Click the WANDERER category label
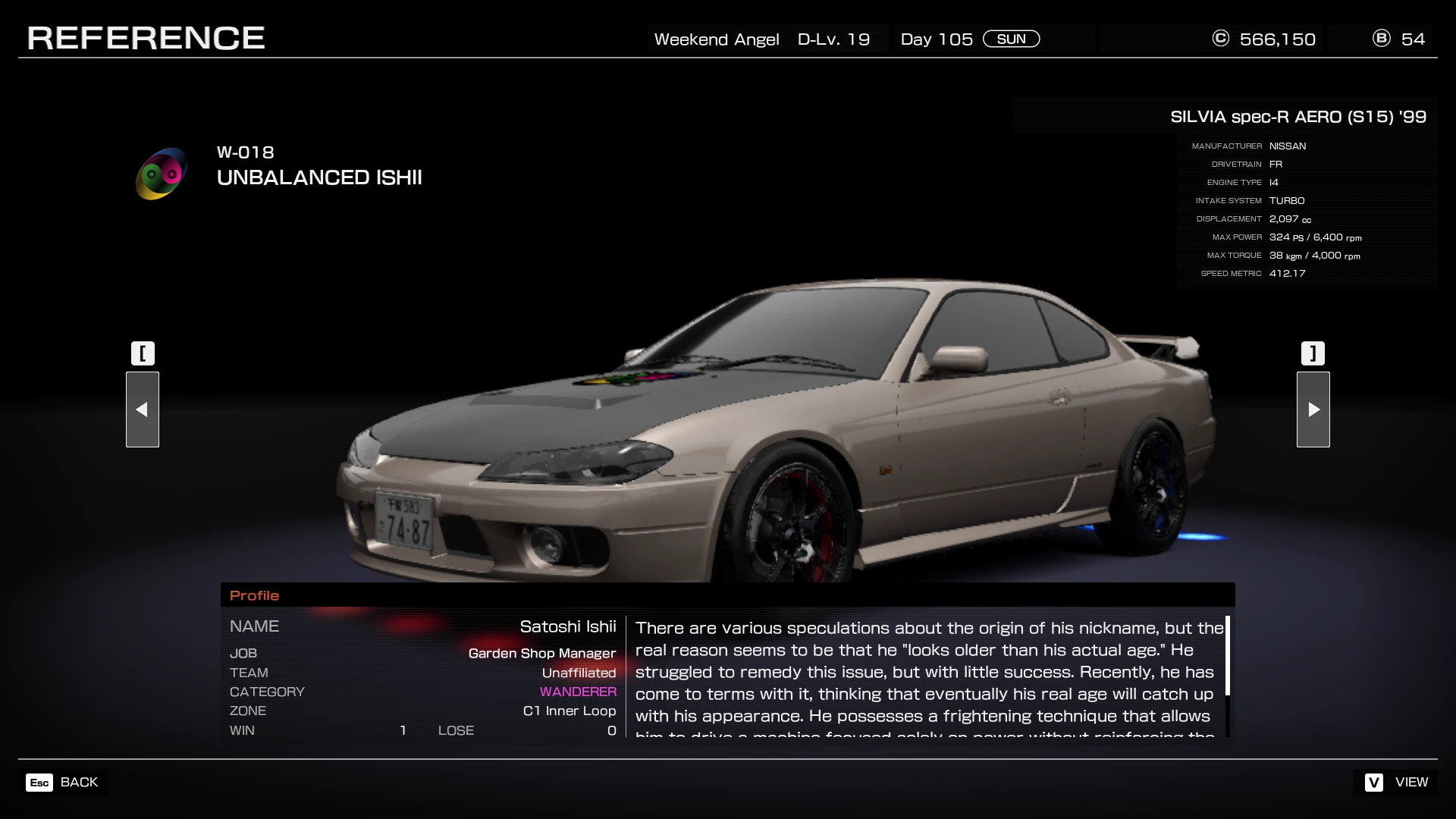Screen dimensions: 1456x819 click(x=578, y=692)
